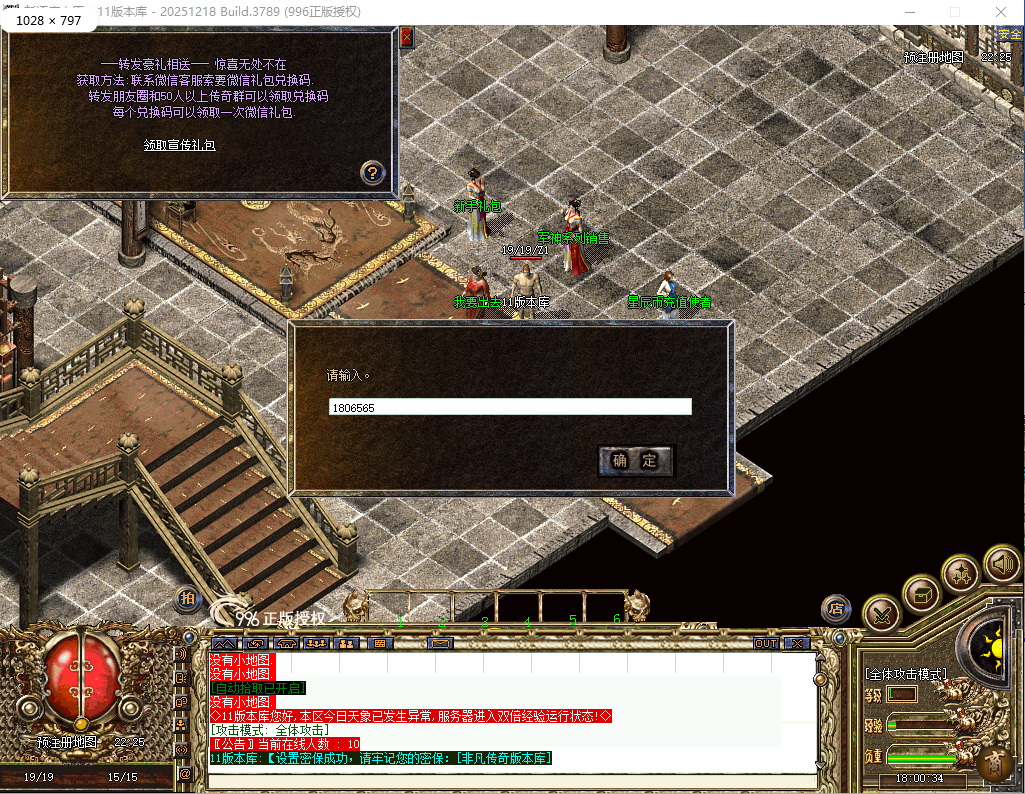Click the 商 round button
The width and height of the screenshot is (1025, 794).
(x=993, y=763)
